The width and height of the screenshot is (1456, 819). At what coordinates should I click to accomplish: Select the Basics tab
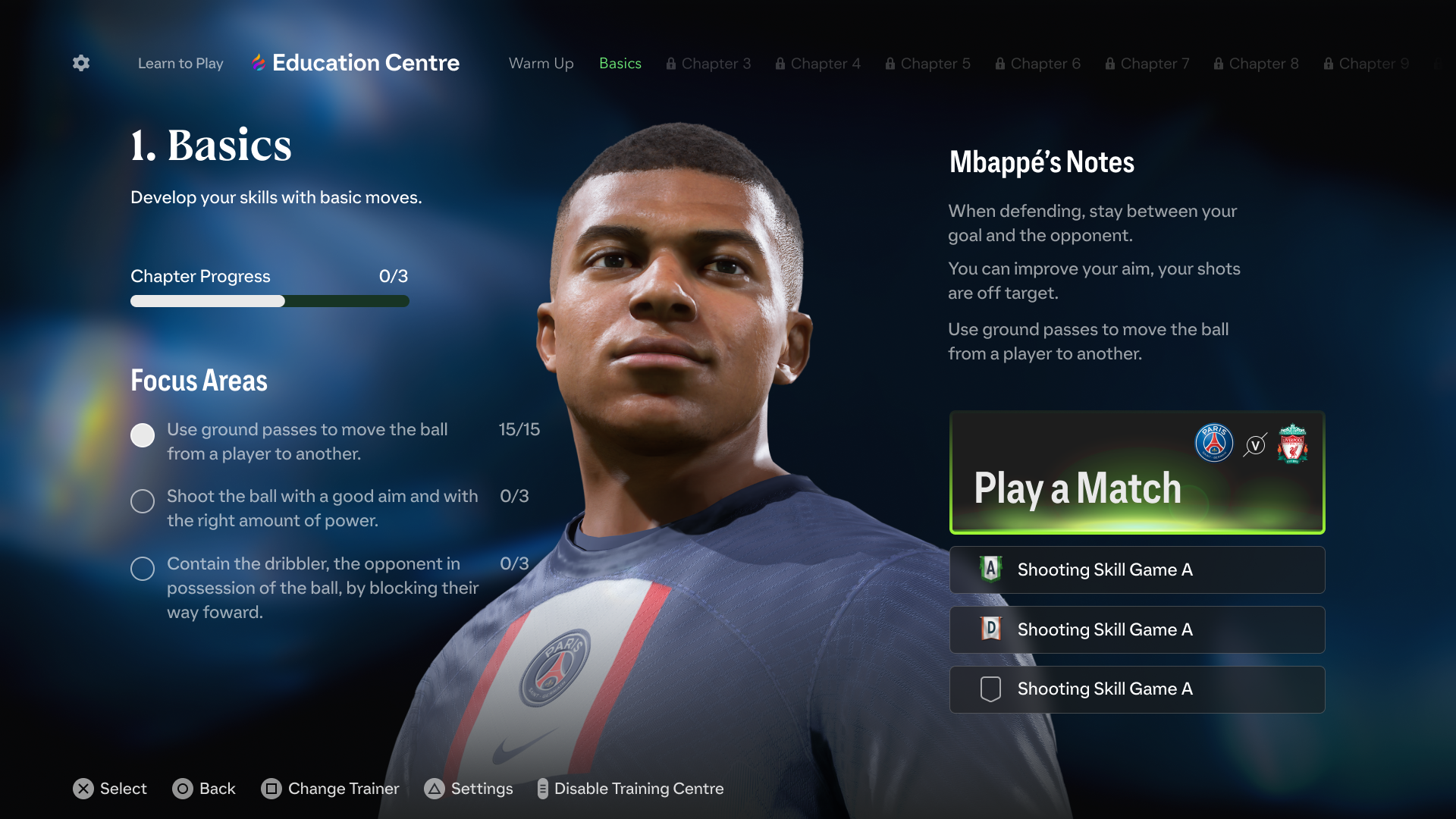[620, 64]
